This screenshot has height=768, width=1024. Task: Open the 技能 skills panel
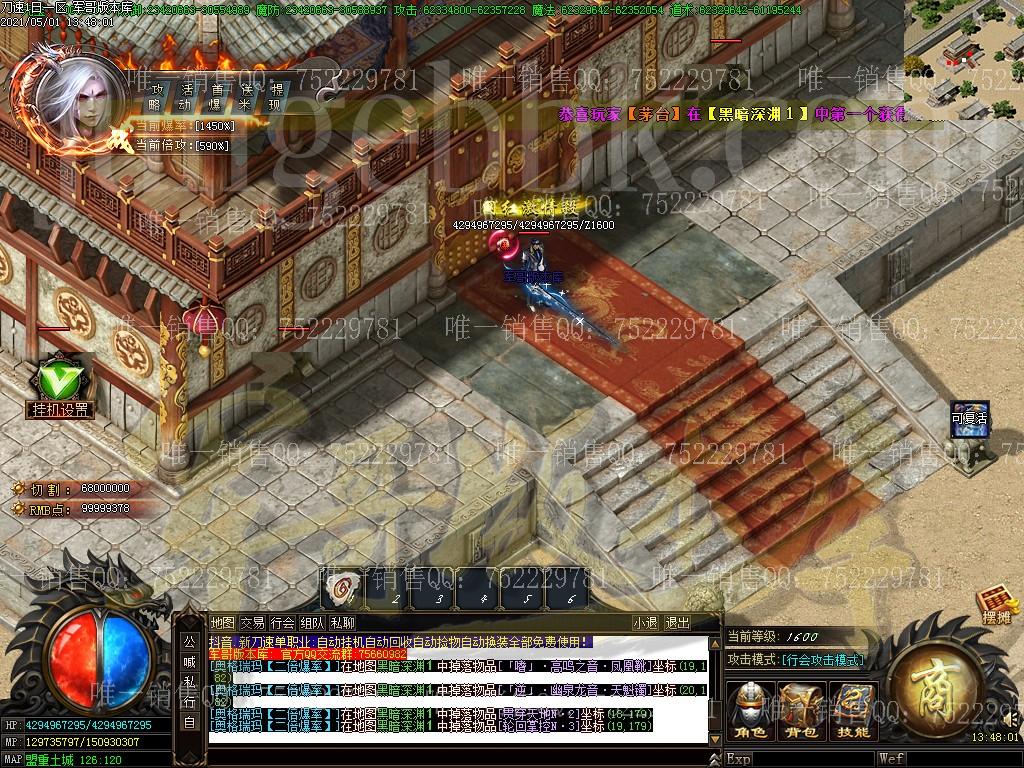(x=853, y=711)
